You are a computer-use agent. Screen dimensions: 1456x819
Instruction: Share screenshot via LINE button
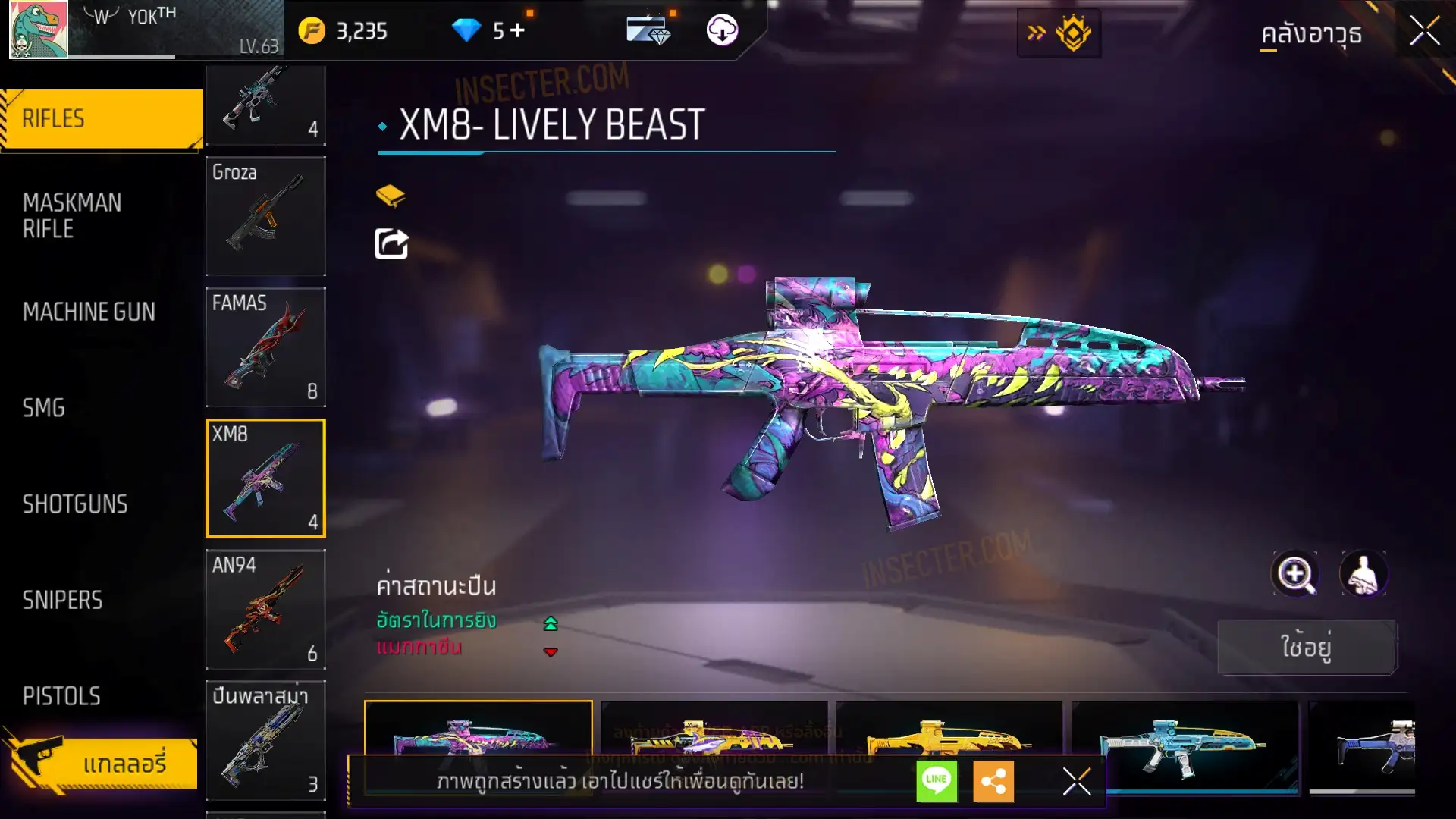click(x=937, y=780)
